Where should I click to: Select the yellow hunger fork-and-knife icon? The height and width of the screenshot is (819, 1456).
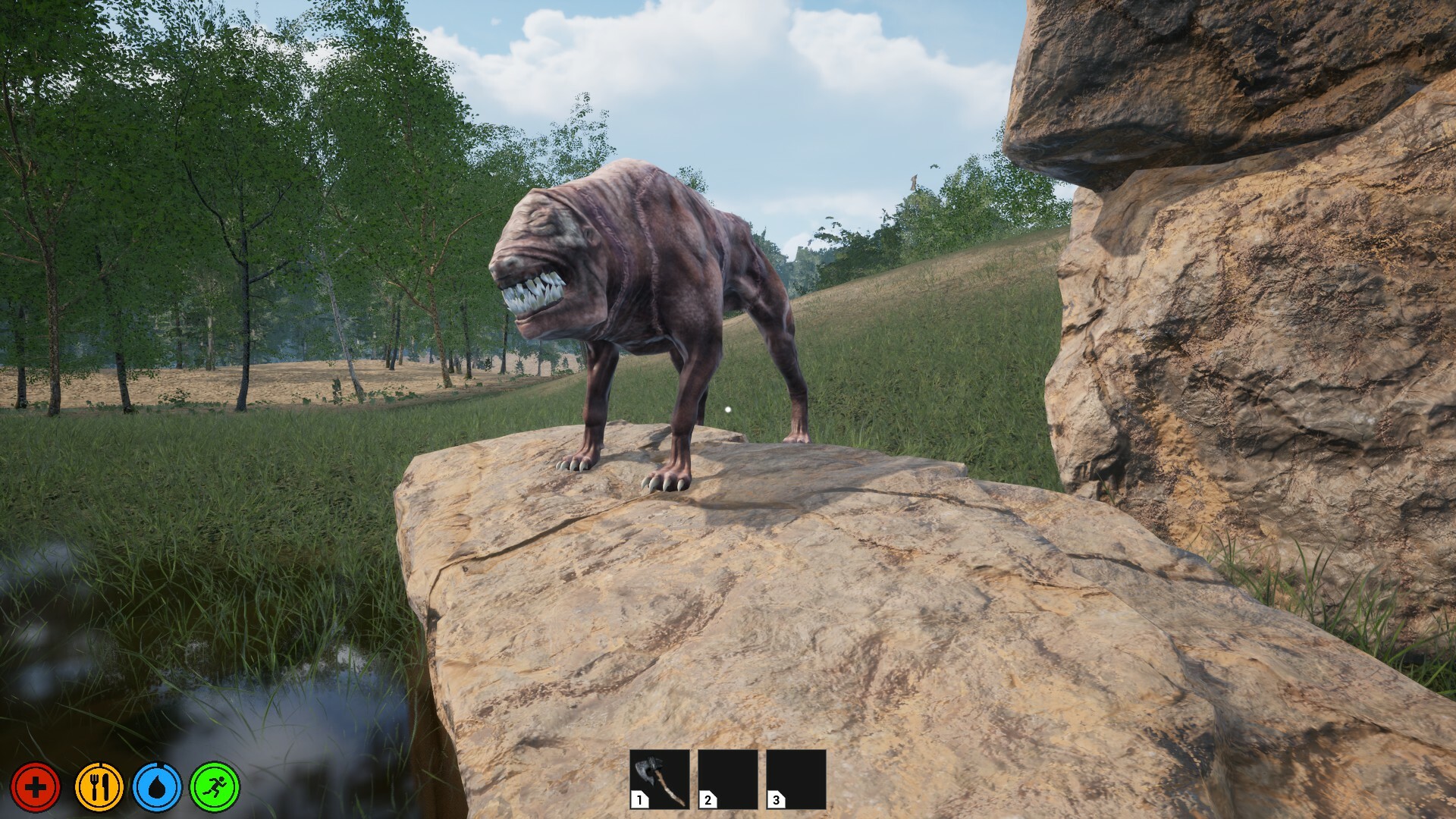pyautogui.click(x=101, y=786)
